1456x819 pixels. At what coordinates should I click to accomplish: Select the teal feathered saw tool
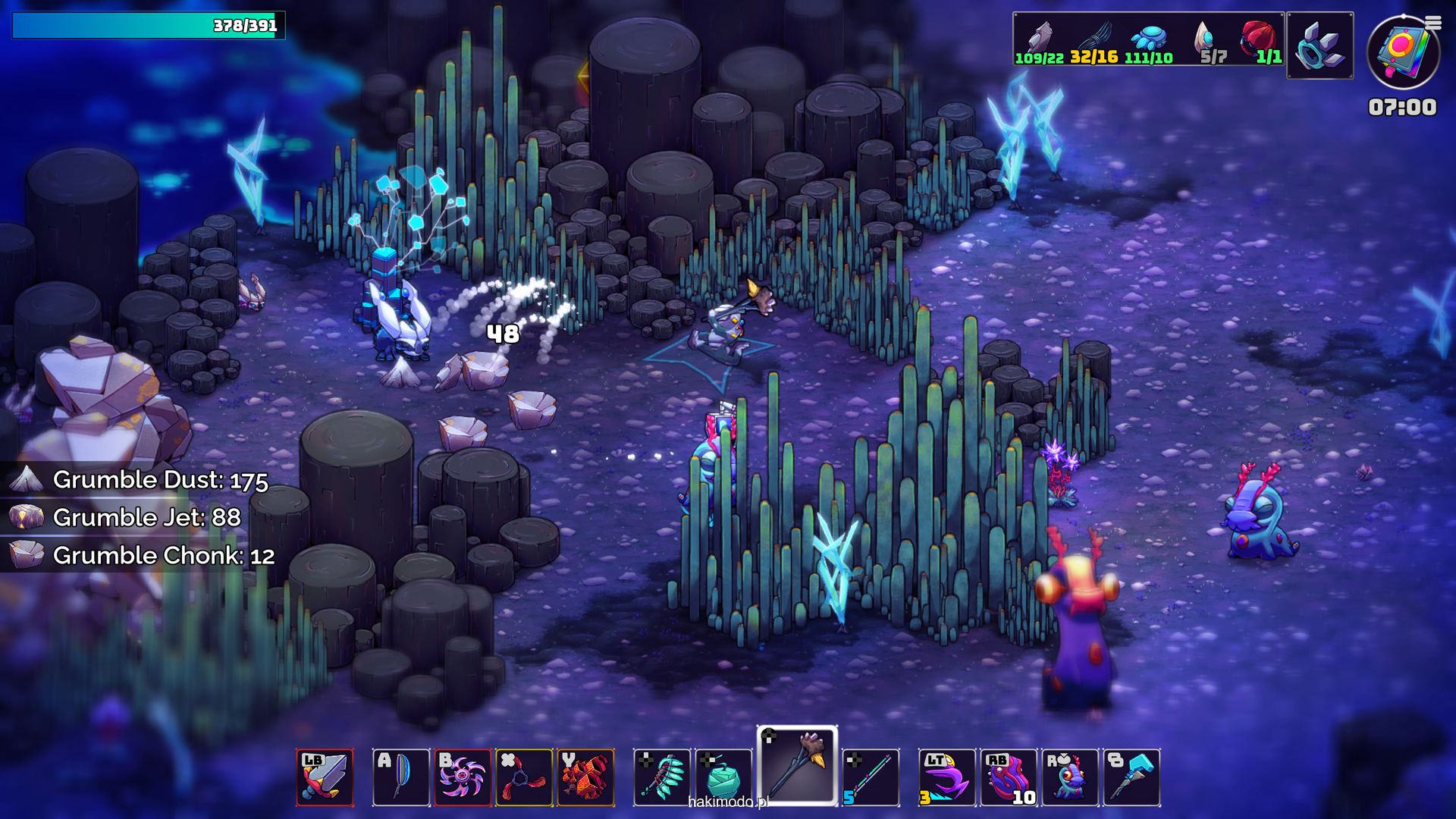[x=662, y=777]
